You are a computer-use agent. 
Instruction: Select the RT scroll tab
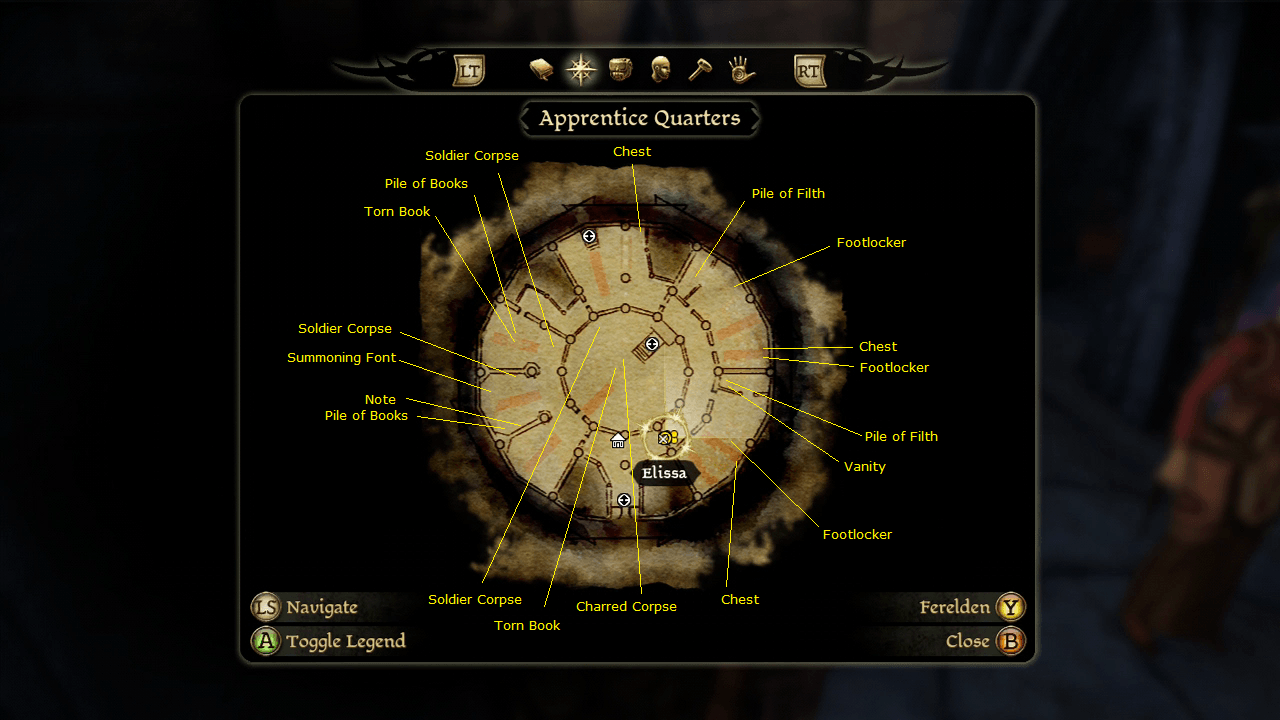tap(809, 68)
